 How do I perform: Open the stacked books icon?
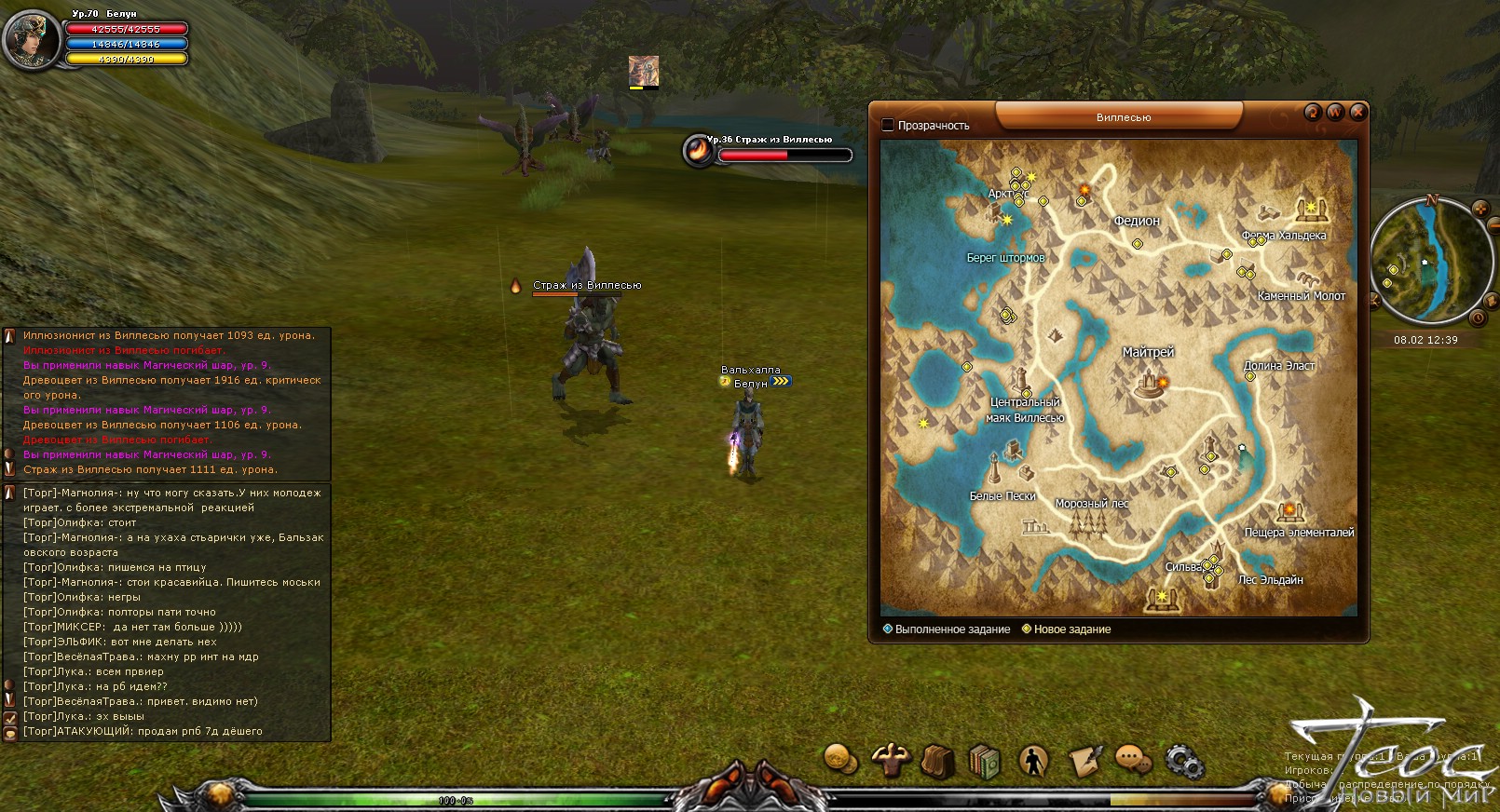click(x=984, y=761)
